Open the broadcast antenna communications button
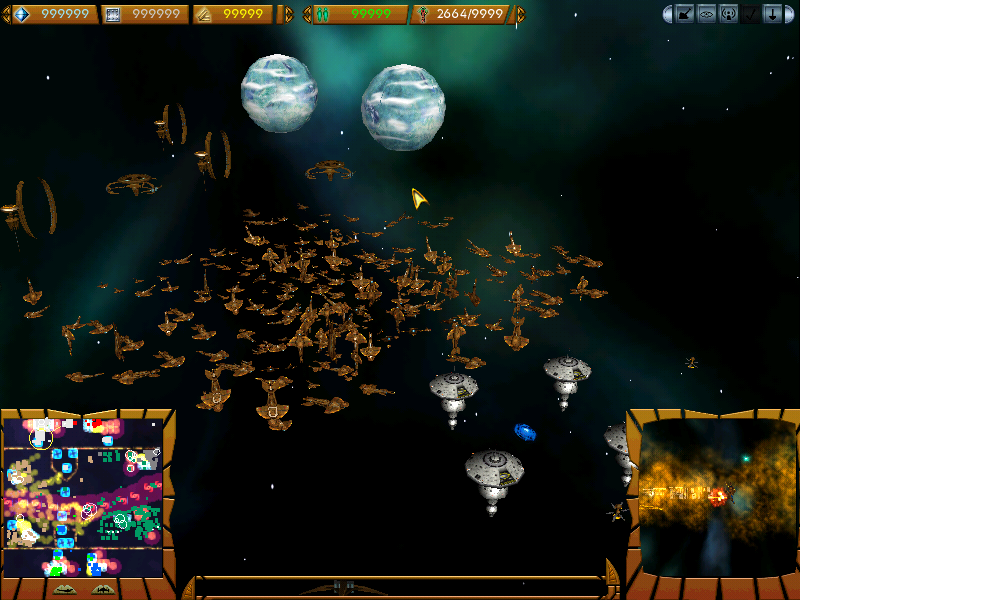 (x=728, y=14)
